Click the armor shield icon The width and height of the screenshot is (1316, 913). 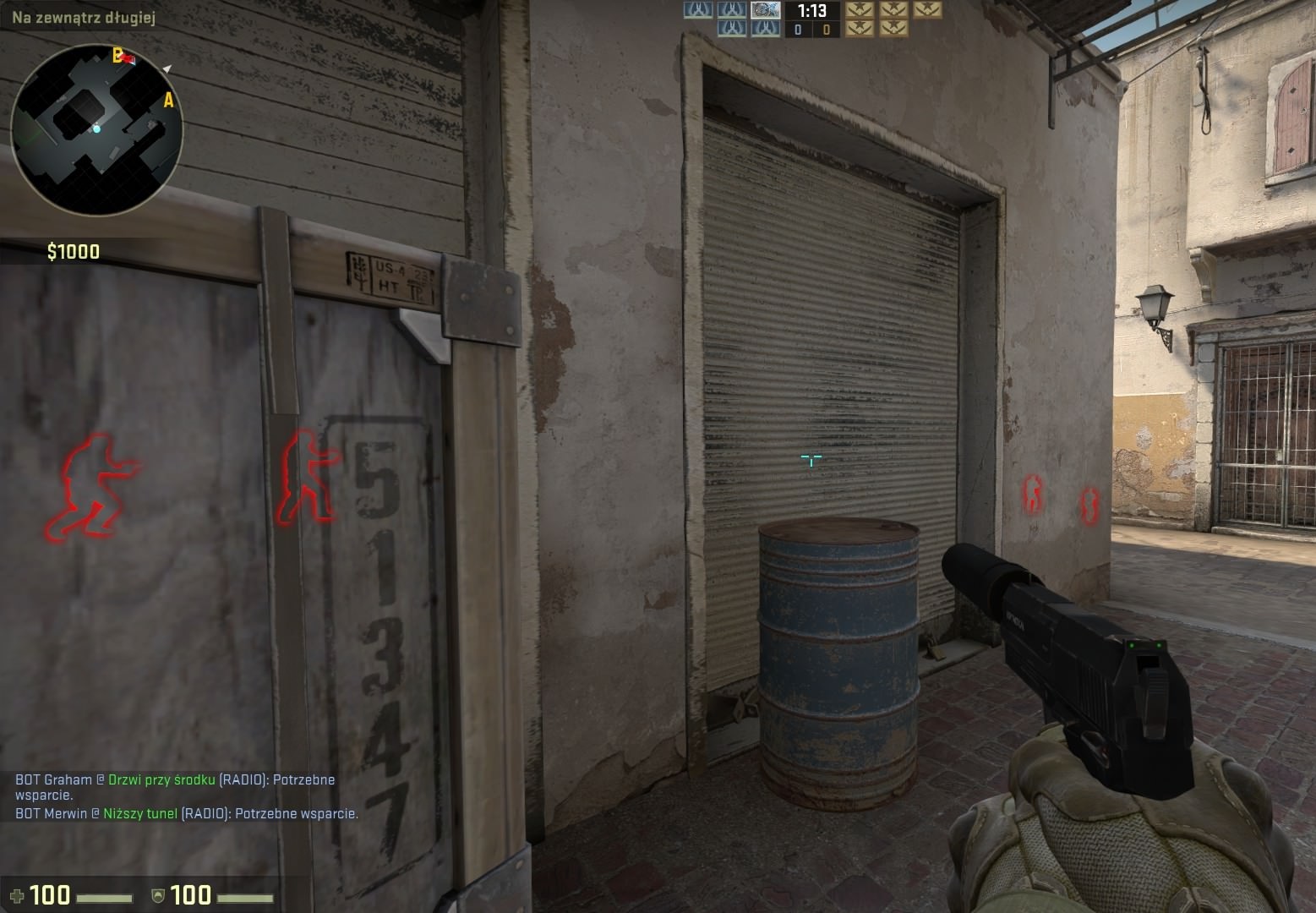coord(160,894)
